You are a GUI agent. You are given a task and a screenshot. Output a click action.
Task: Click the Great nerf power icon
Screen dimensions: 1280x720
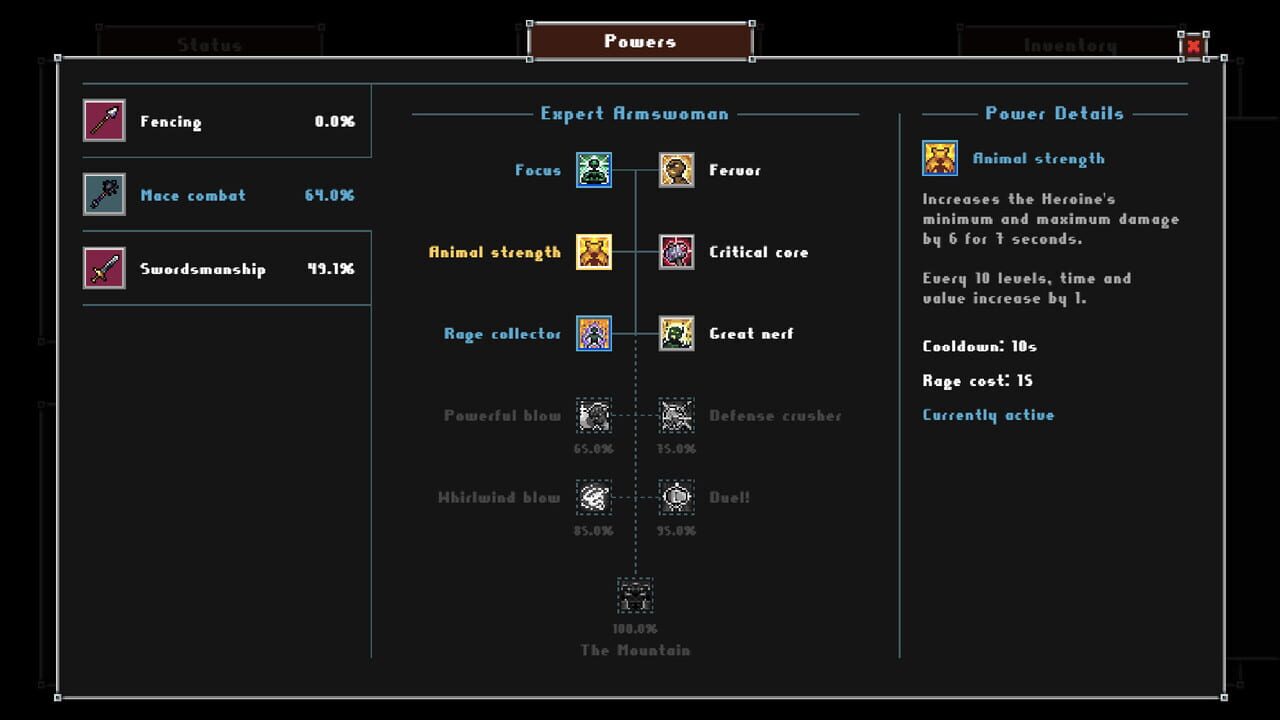pos(676,334)
